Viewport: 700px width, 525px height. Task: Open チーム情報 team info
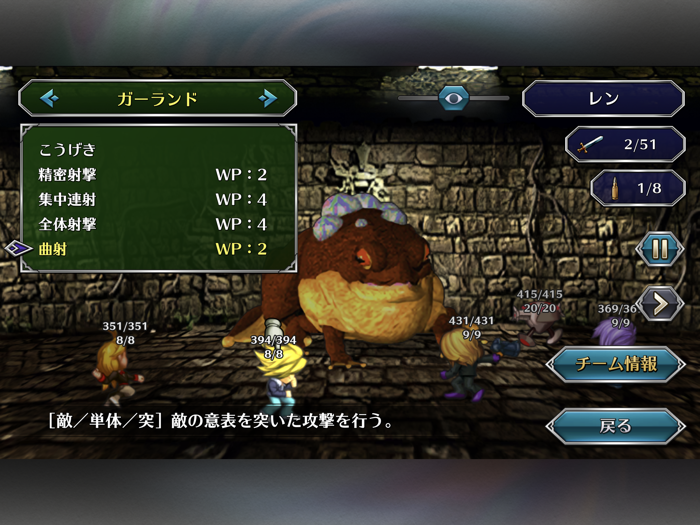(615, 364)
